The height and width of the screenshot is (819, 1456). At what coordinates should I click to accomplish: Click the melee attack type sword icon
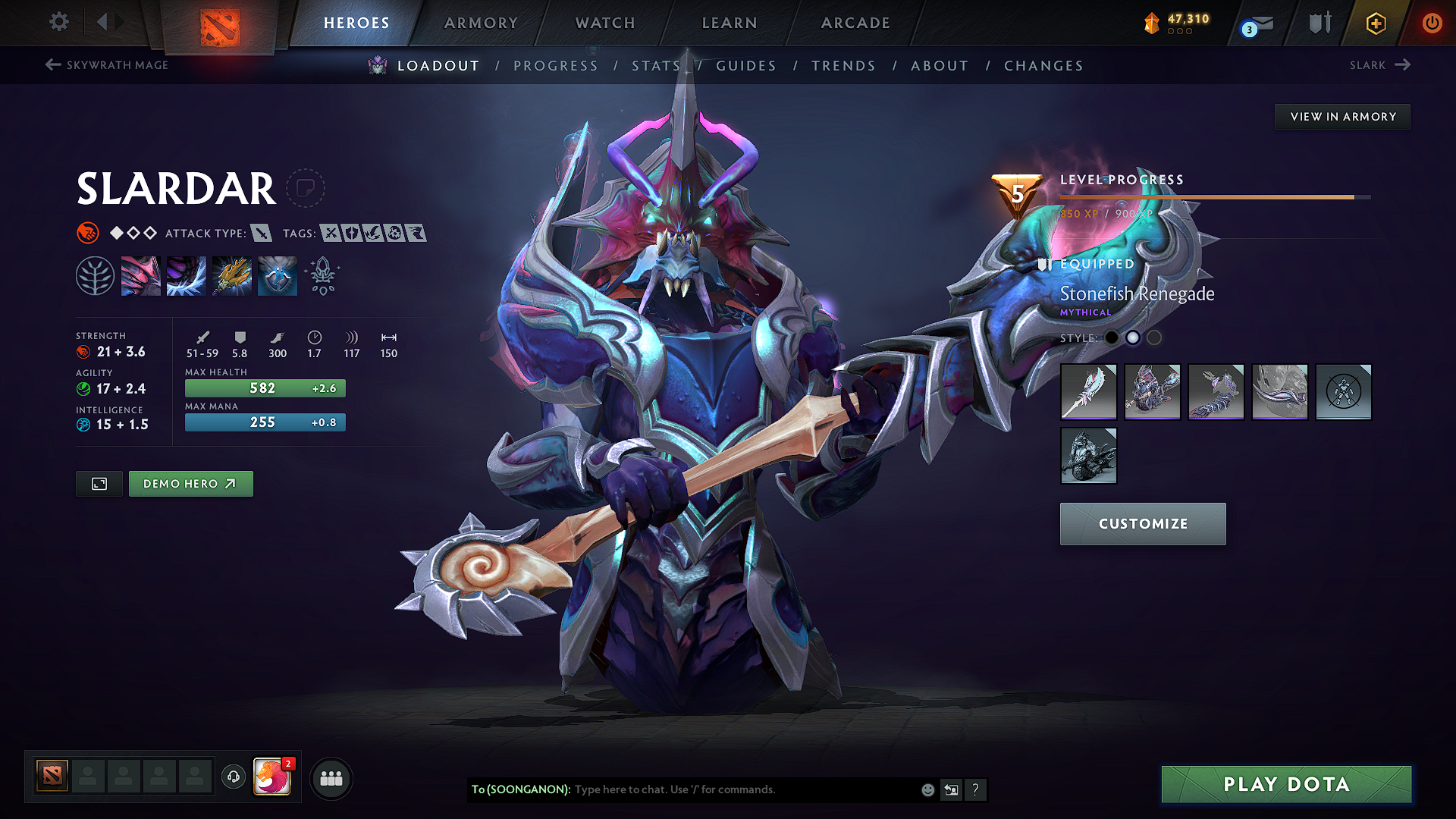coord(262,234)
